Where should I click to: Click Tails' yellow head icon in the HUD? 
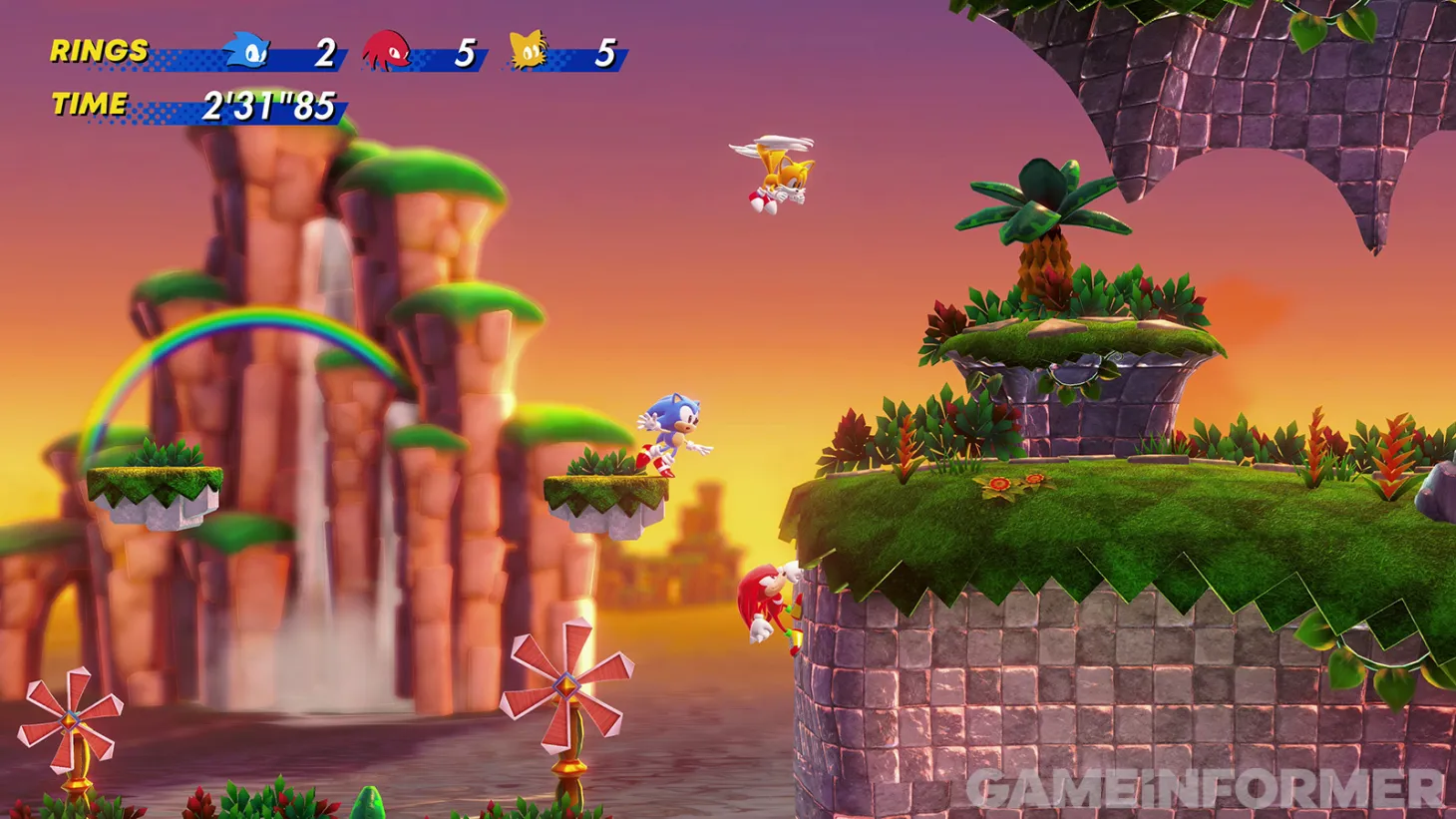tap(528, 49)
